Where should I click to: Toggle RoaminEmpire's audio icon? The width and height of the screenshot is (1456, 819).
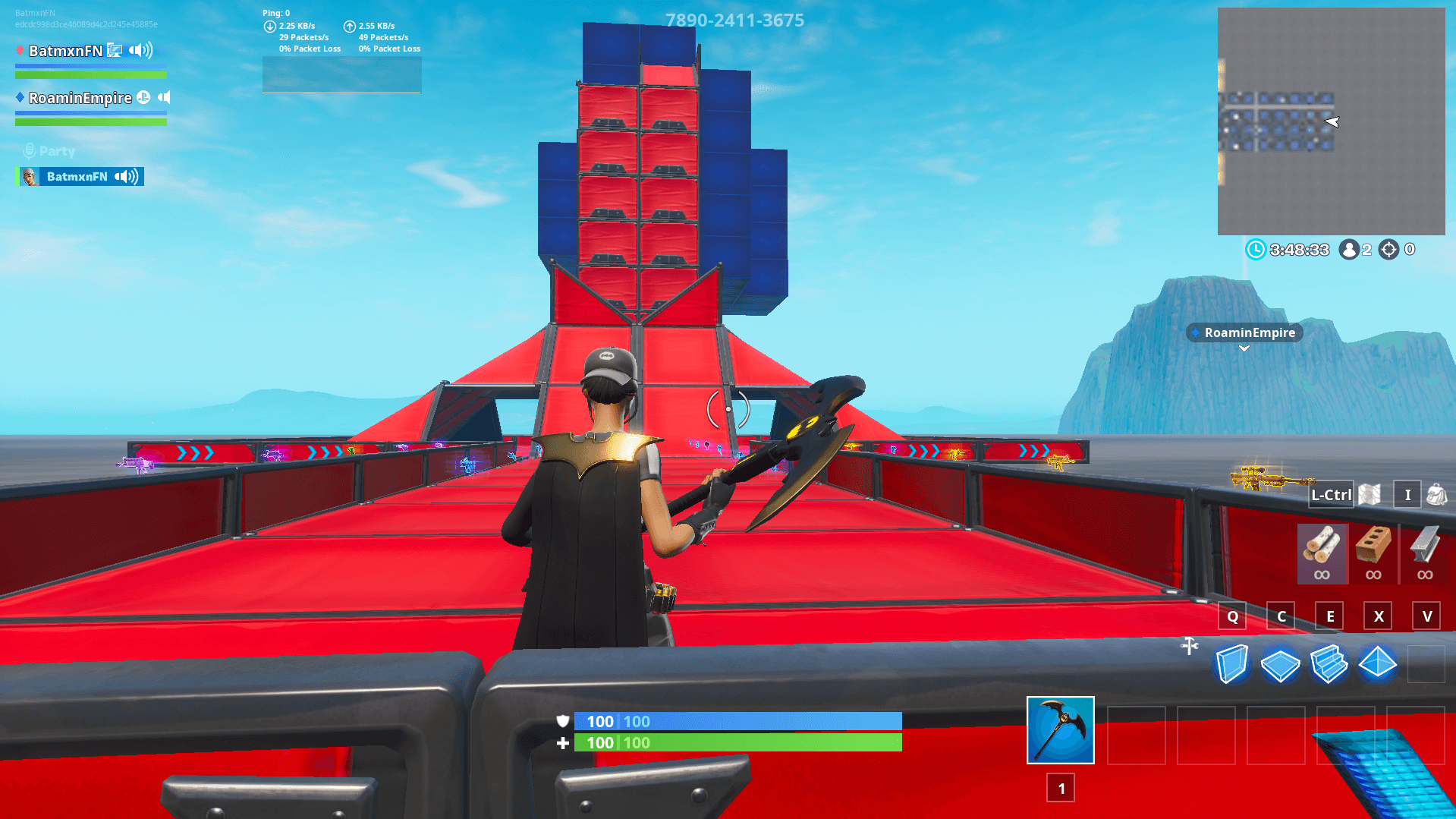click(164, 97)
